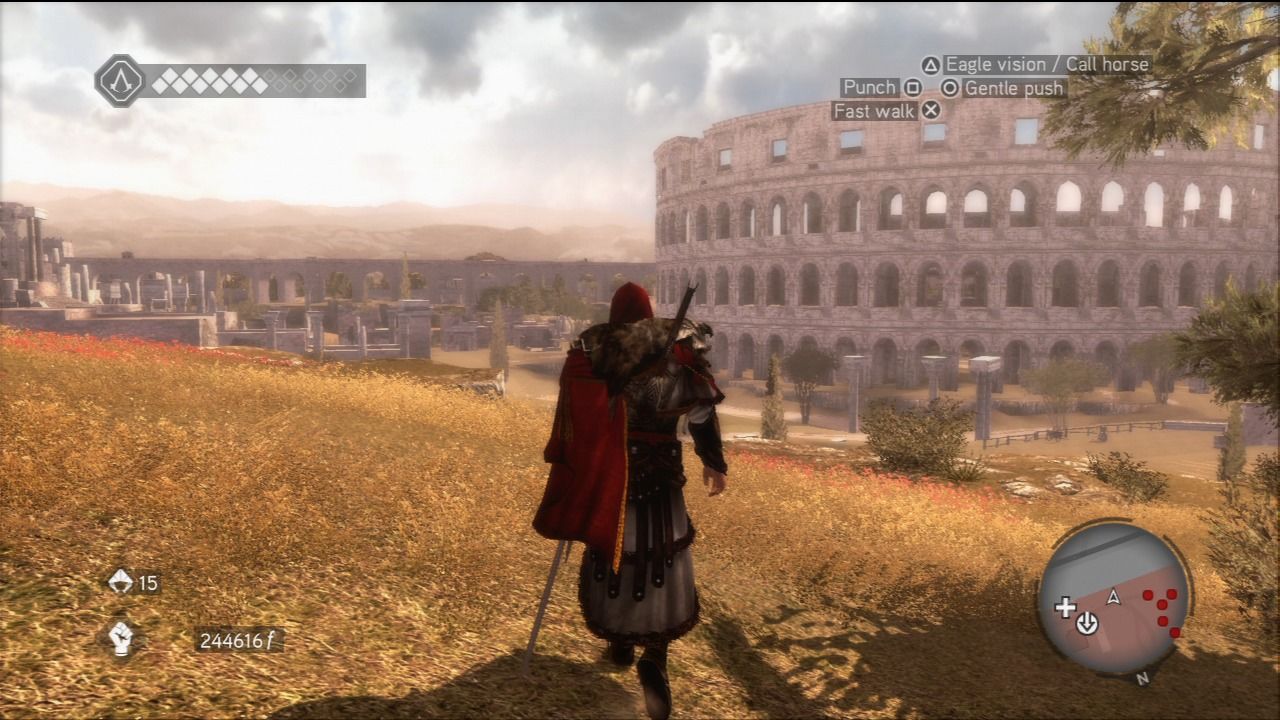Click the Circle button icon for Gentle push
Screen dimensions: 1280x720
(x=950, y=88)
